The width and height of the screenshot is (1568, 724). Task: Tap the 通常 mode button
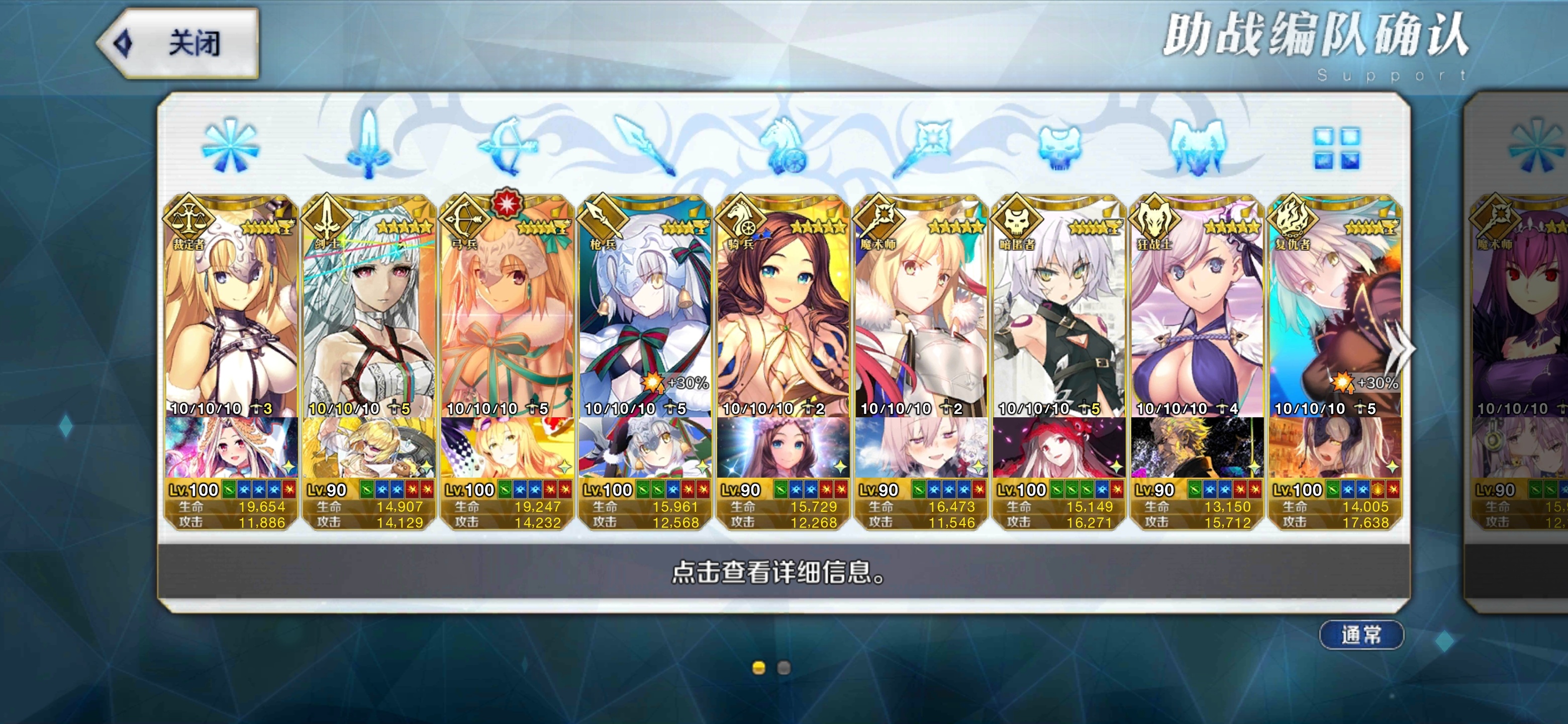(x=1361, y=635)
